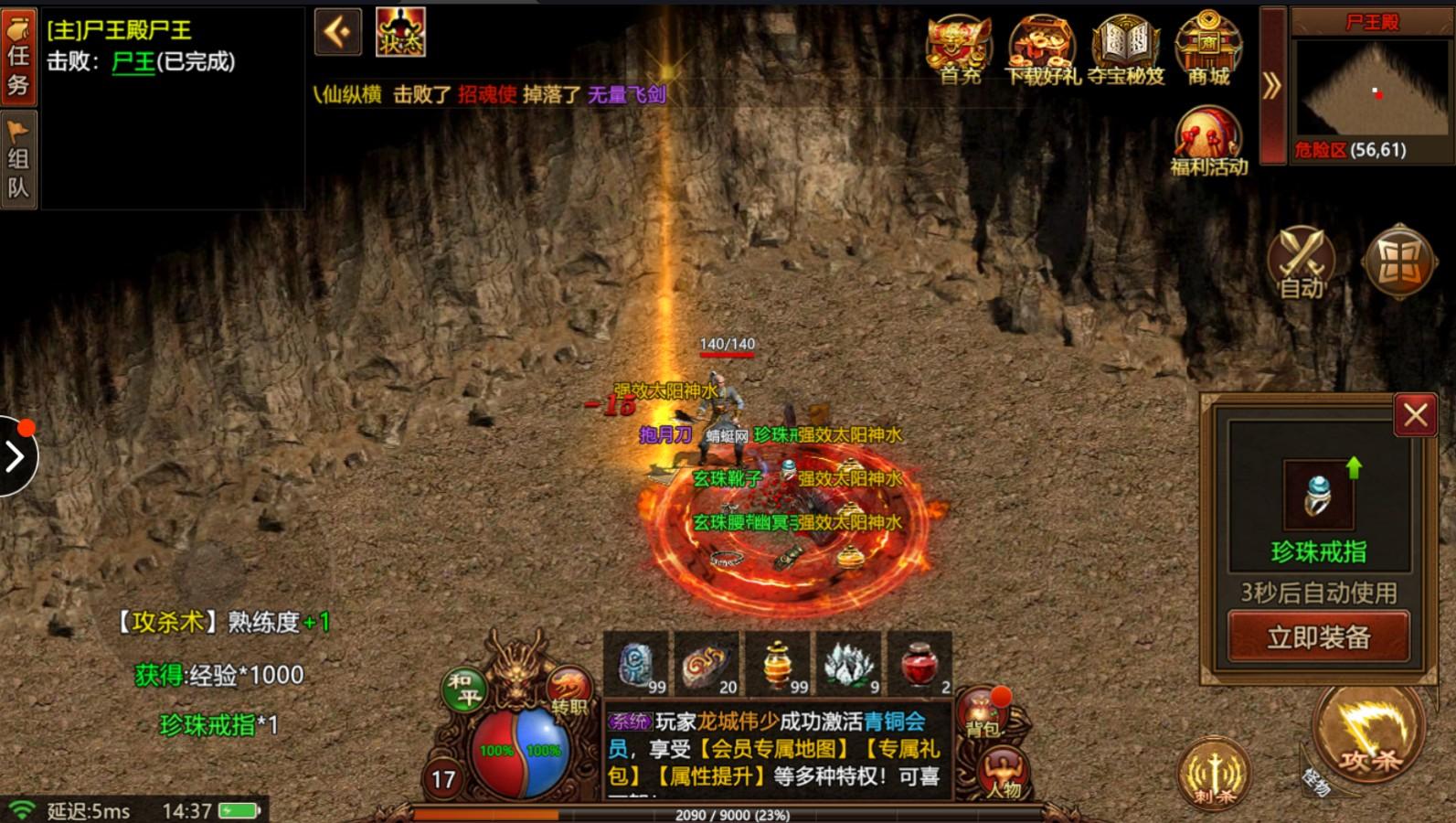The height and width of the screenshot is (823, 1456).
Task: Close the 珍珠戒指 equip popup
Action: (x=1415, y=416)
